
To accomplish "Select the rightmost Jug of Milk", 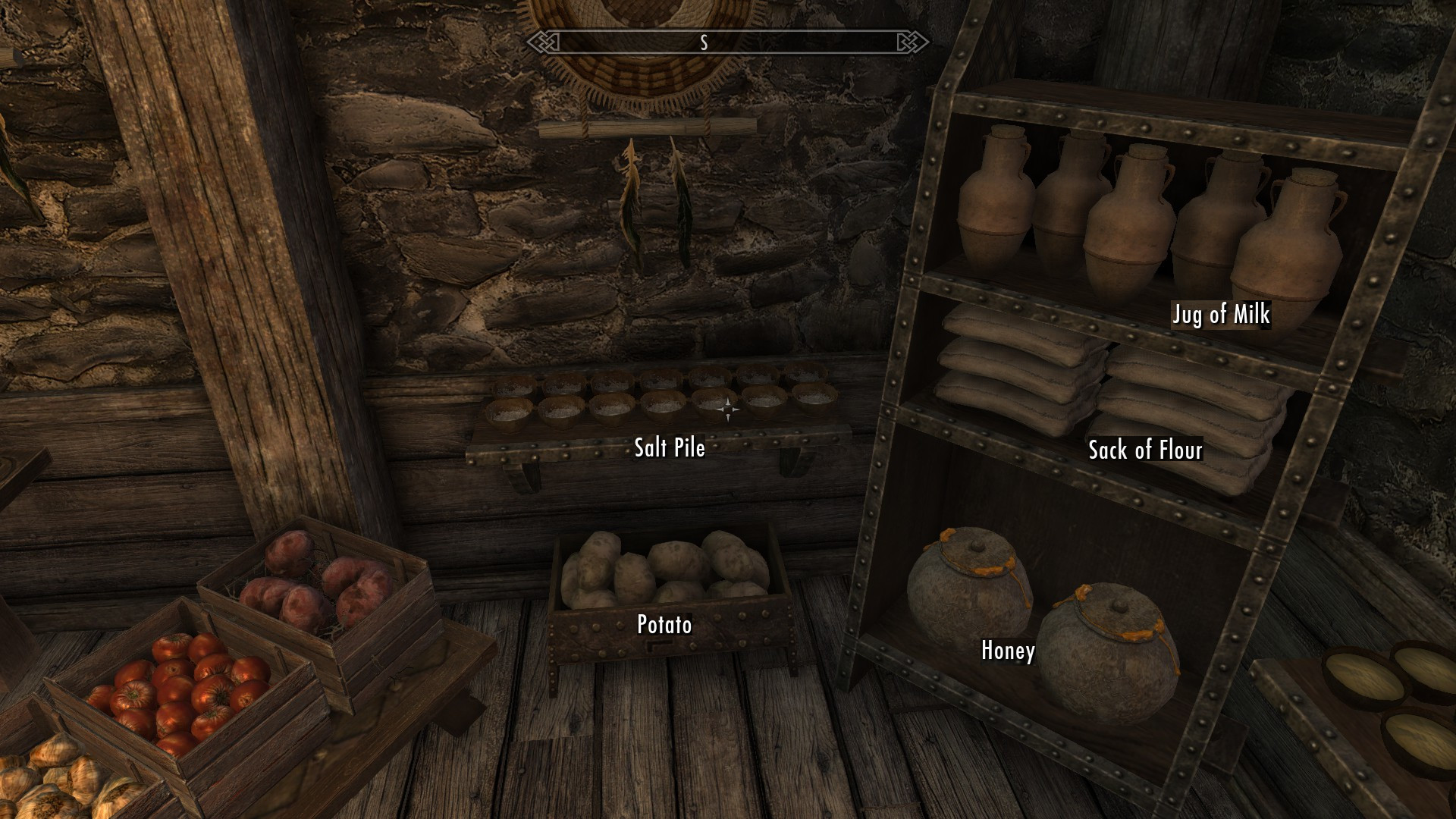I will (1297, 220).
